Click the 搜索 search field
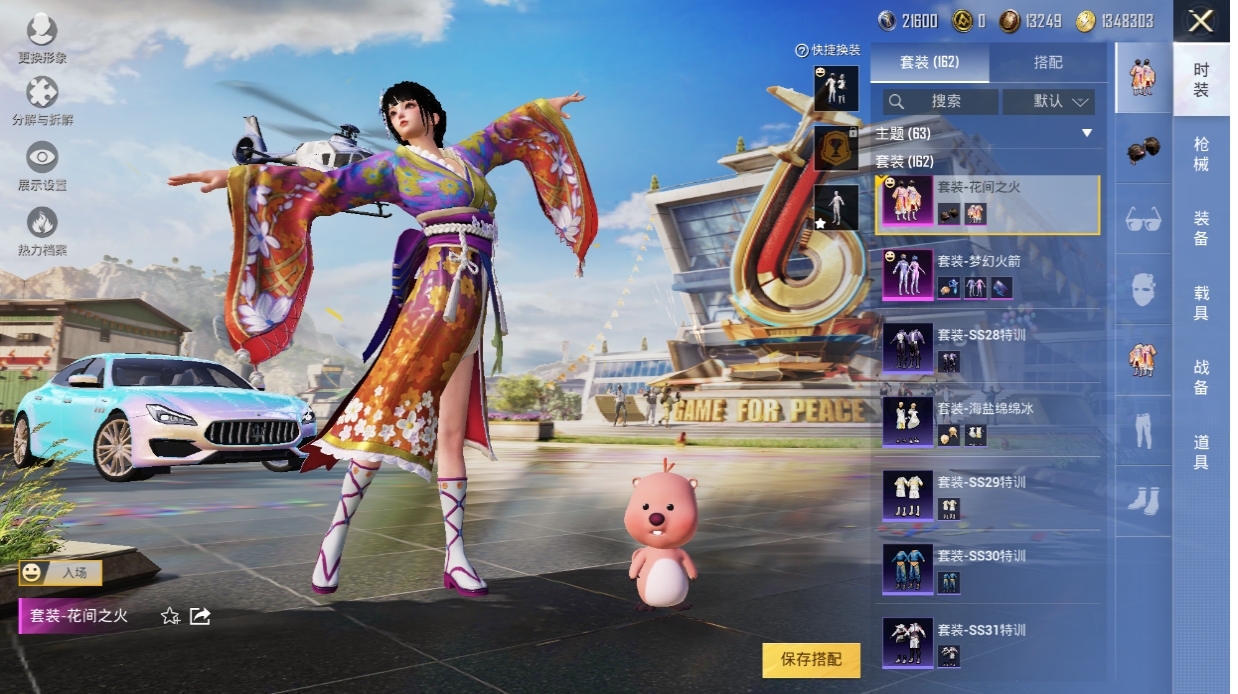 [x=940, y=101]
